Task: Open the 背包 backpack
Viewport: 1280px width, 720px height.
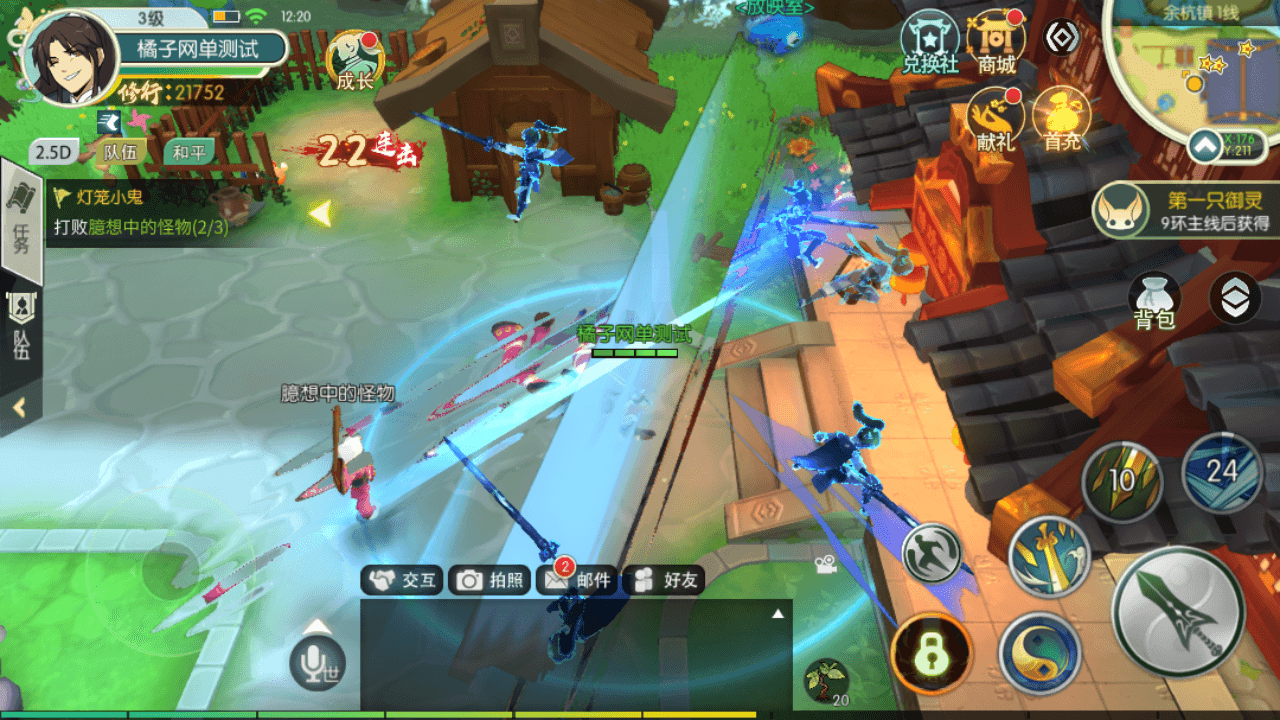Action: 1154,301
